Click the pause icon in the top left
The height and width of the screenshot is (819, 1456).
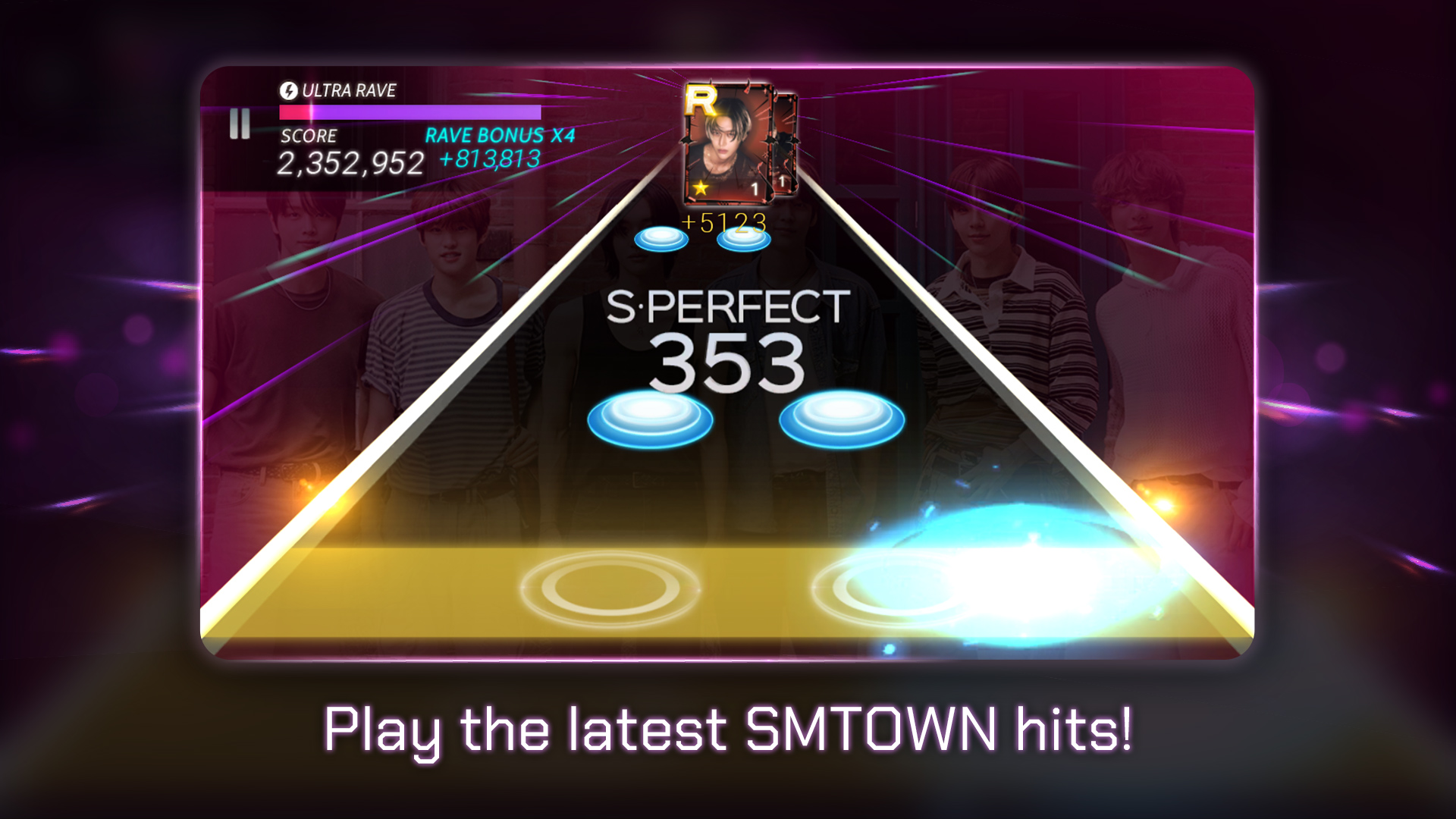(239, 124)
